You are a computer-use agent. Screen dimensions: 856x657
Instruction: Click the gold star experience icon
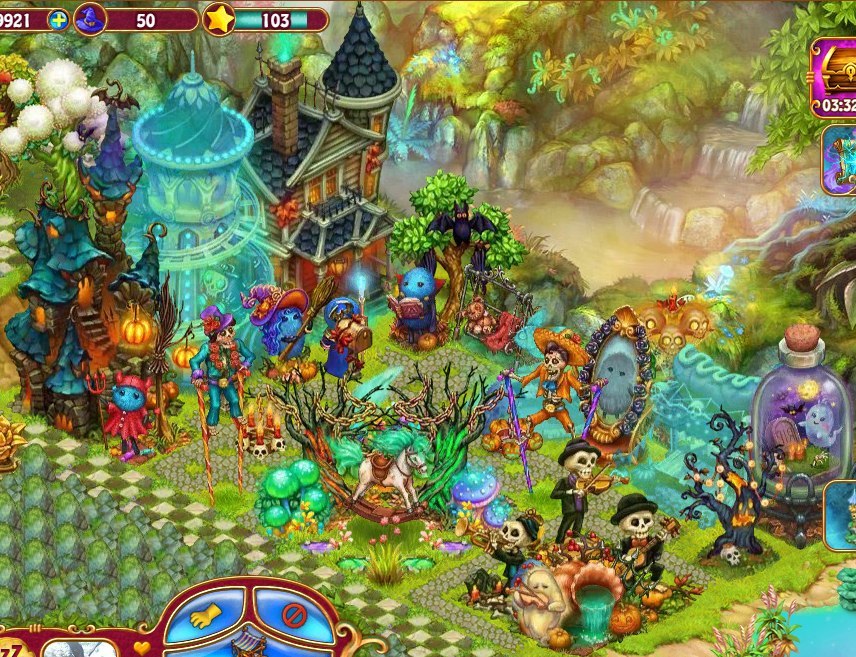[x=219, y=19]
